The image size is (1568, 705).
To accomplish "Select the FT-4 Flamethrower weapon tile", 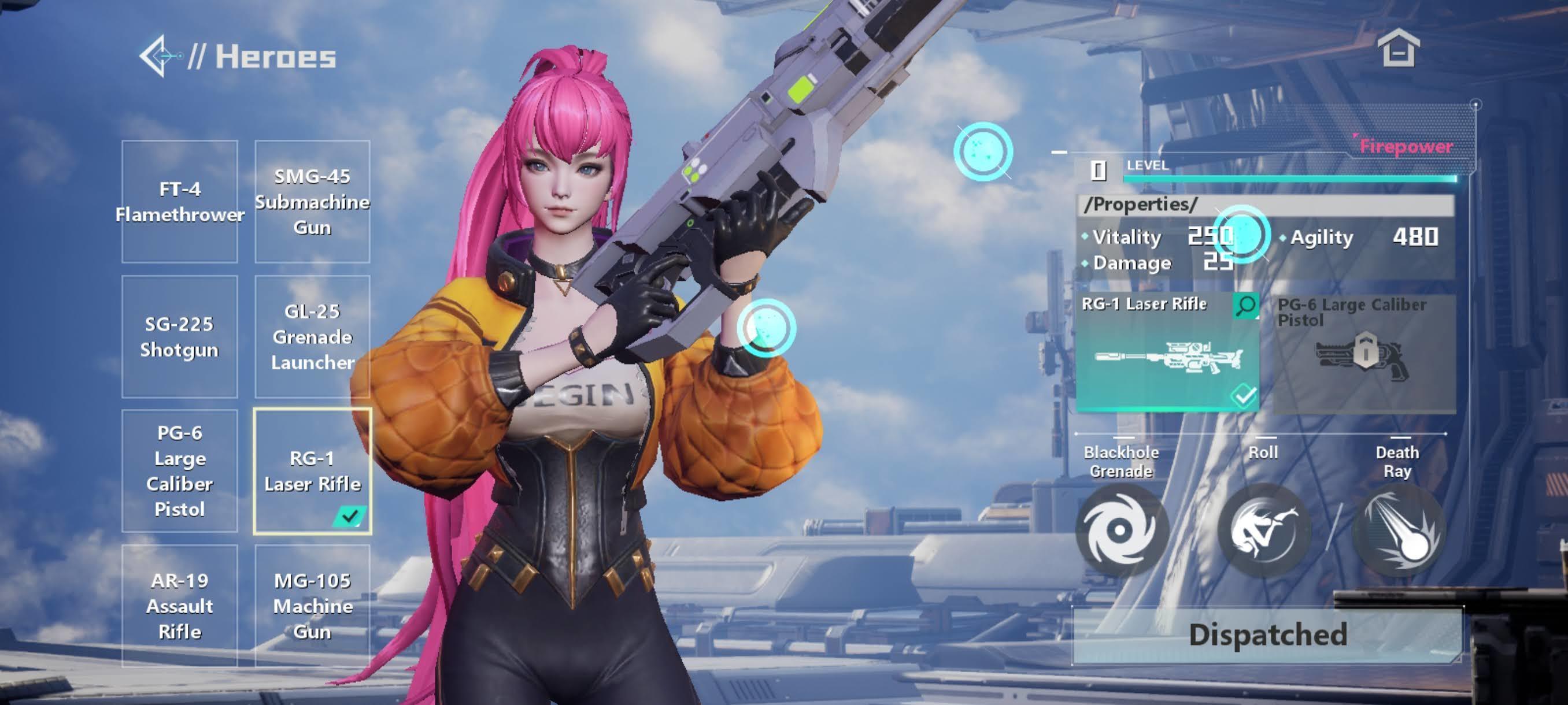I will (x=180, y=202).
